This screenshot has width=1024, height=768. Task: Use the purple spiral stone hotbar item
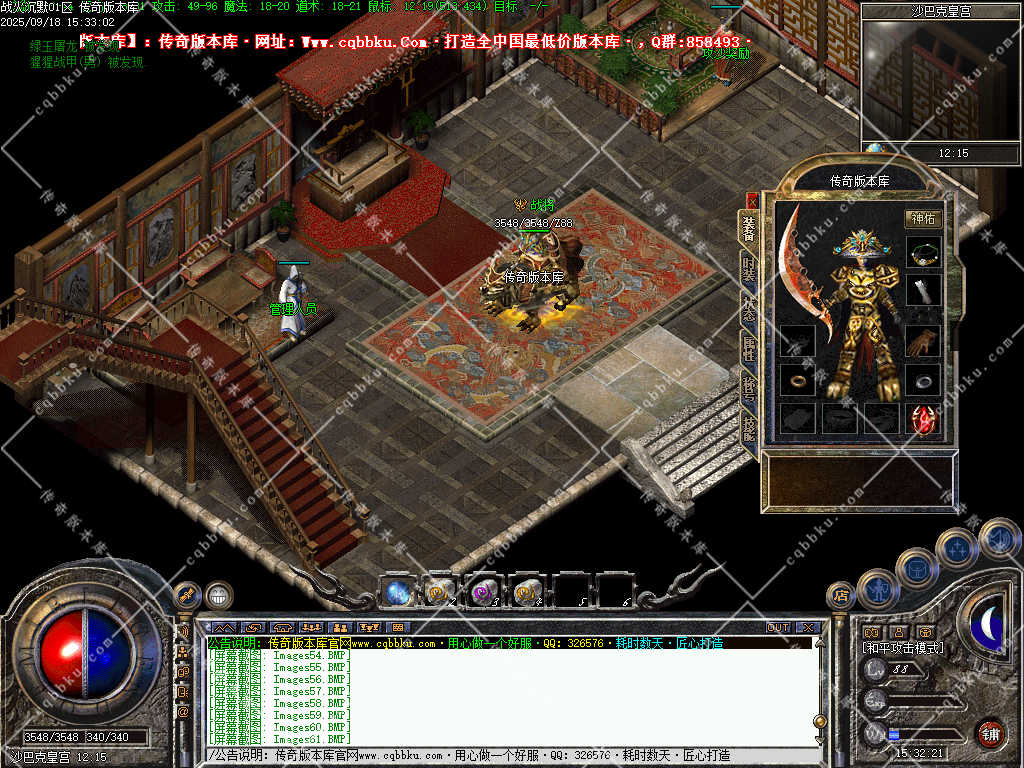coord(484,592)
